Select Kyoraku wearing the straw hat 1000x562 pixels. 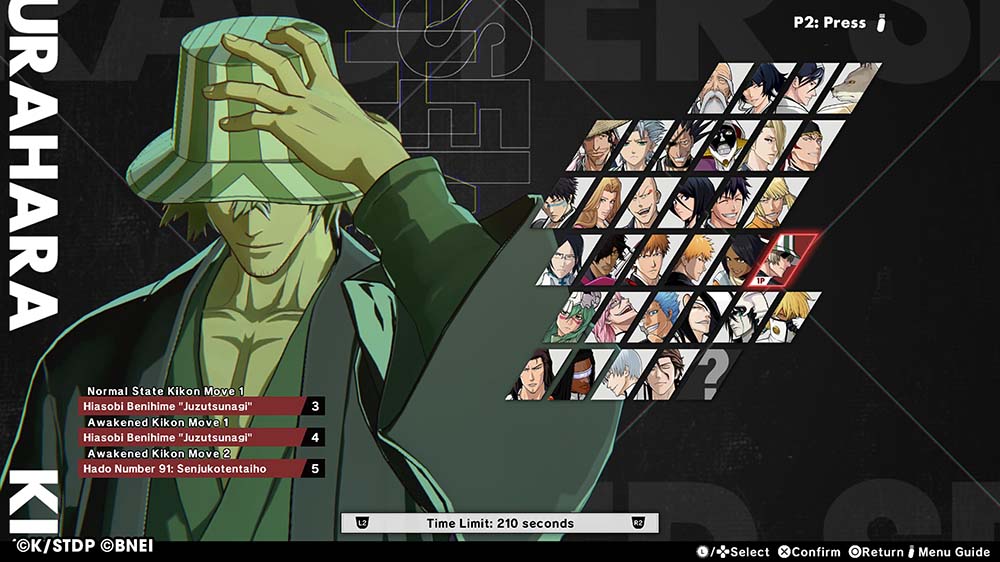coord(595,146)
